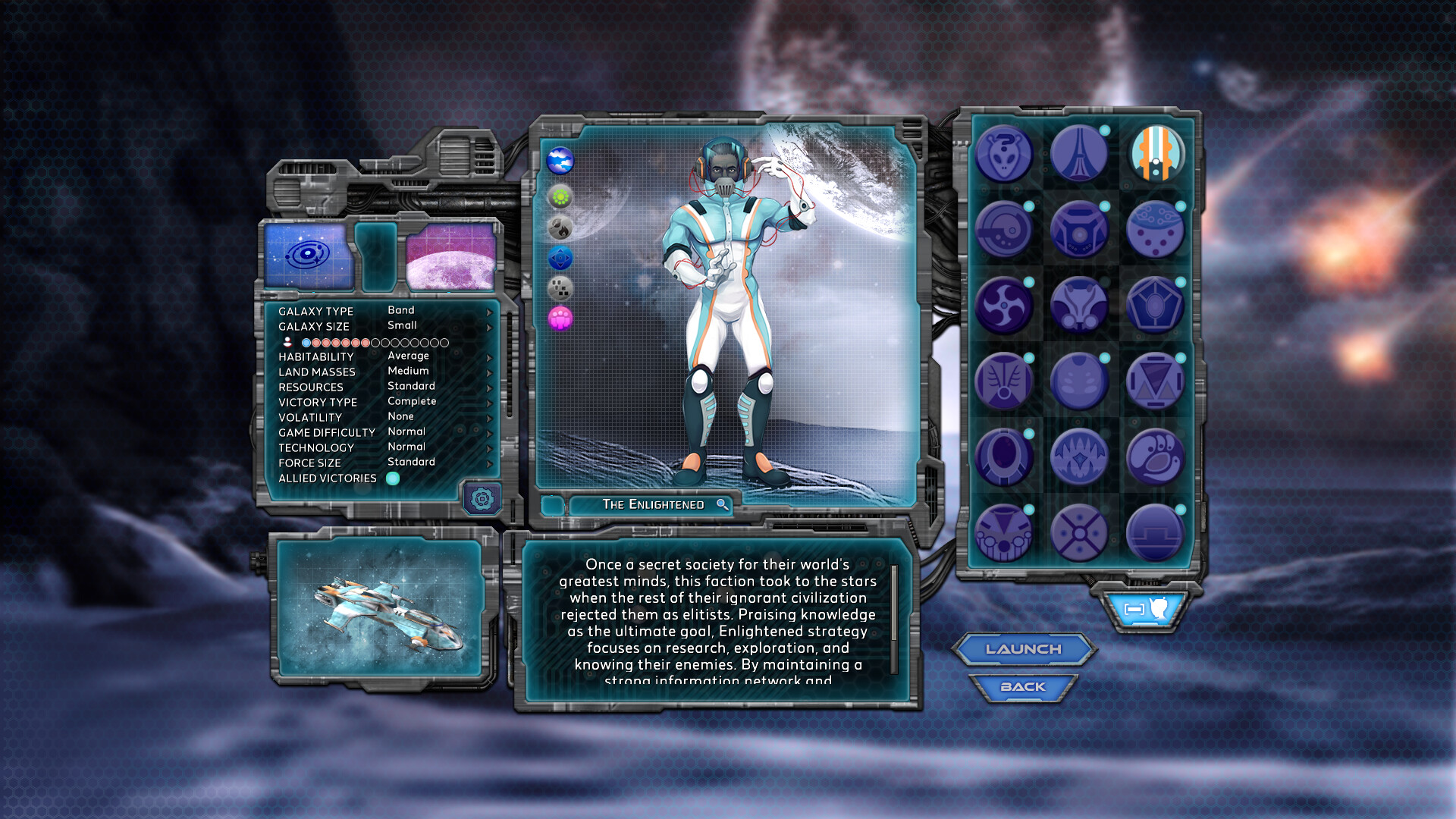
Task: Select a red opponent slot circle
Action: 316,343
